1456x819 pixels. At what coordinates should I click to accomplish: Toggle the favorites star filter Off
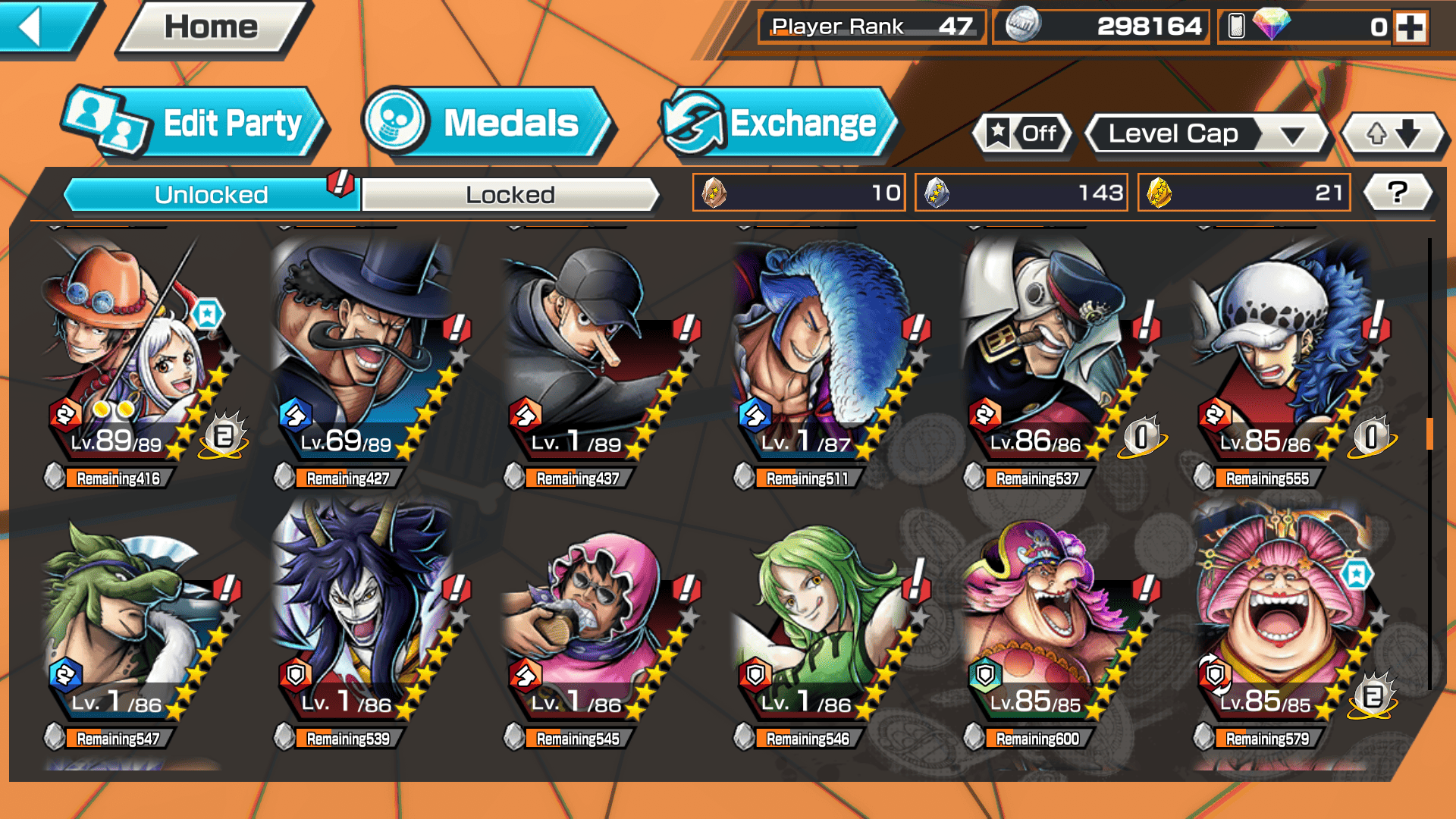coord(1024,134)
